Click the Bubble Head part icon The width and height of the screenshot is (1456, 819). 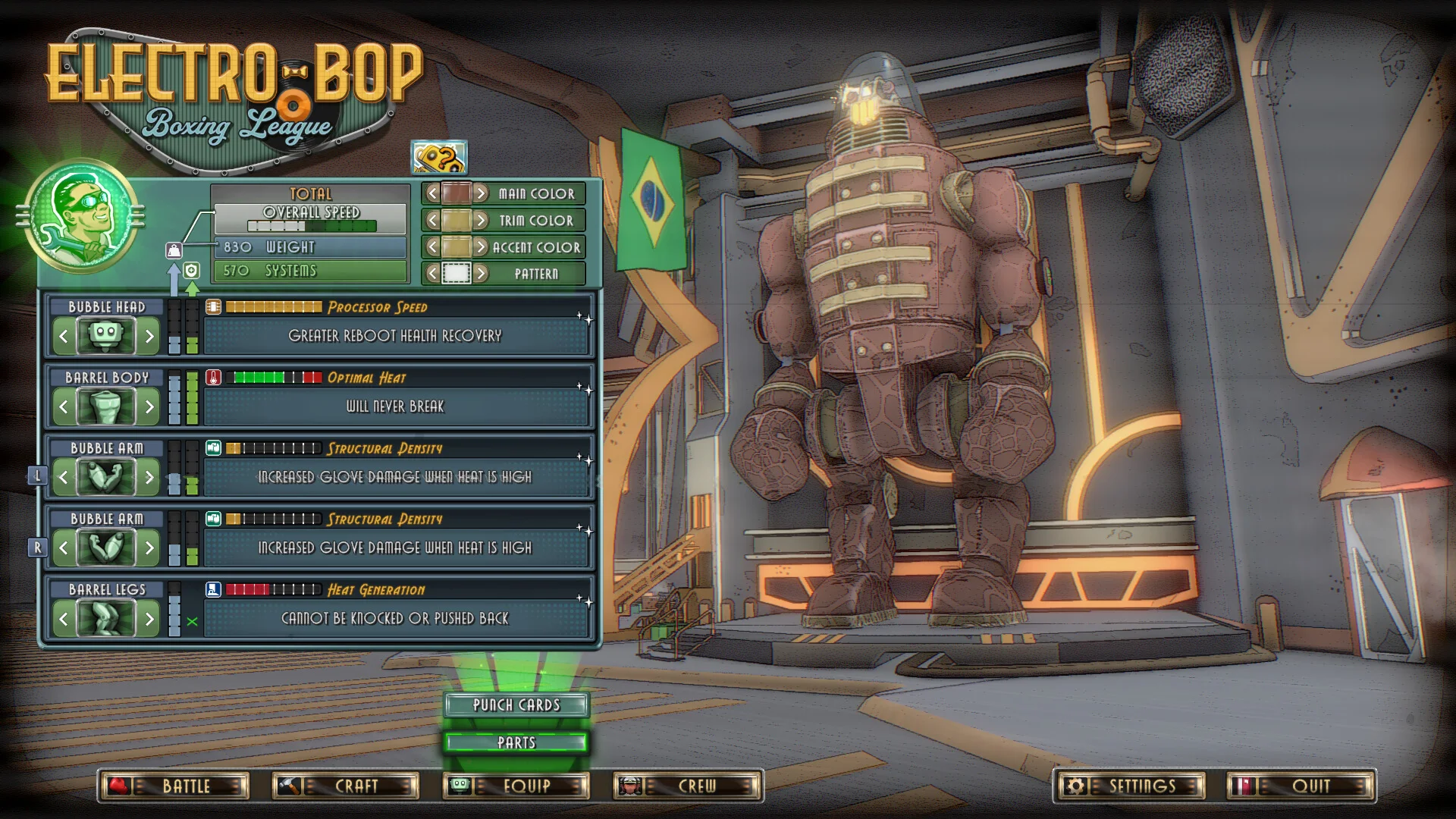coord(106,336)
